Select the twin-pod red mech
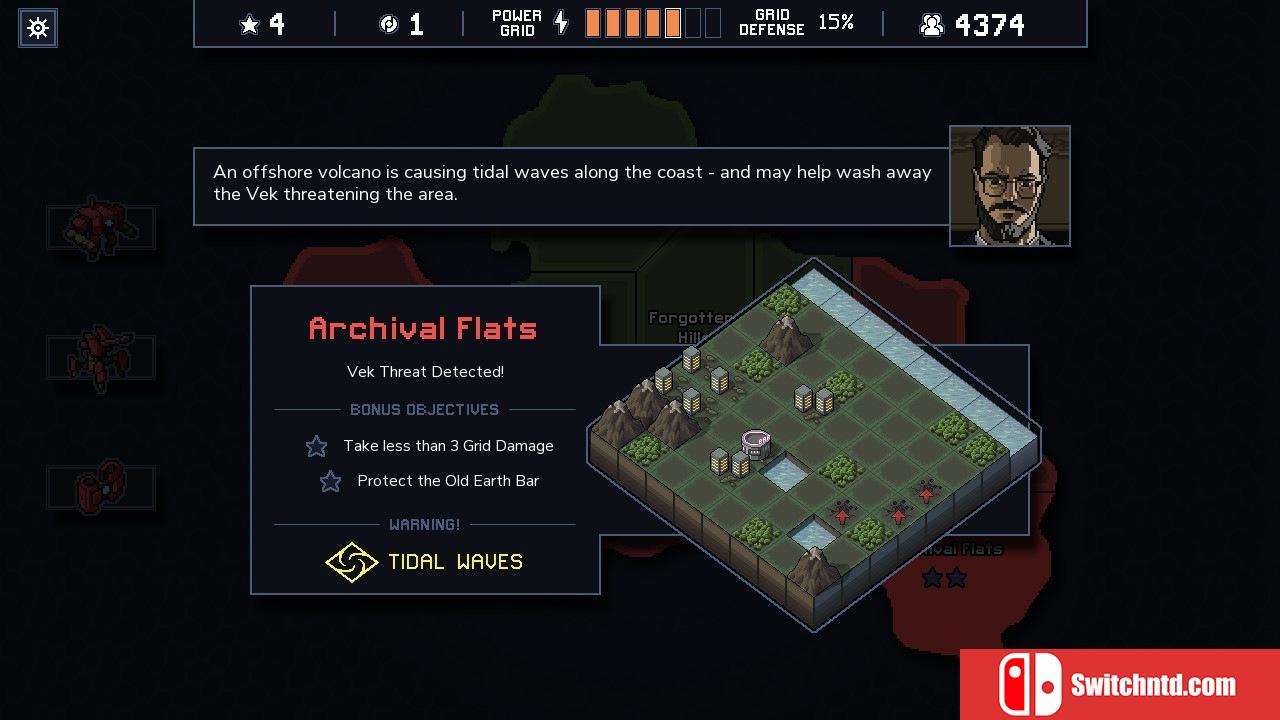This screenshot has width=1280, height=720. tap(100, 487)
